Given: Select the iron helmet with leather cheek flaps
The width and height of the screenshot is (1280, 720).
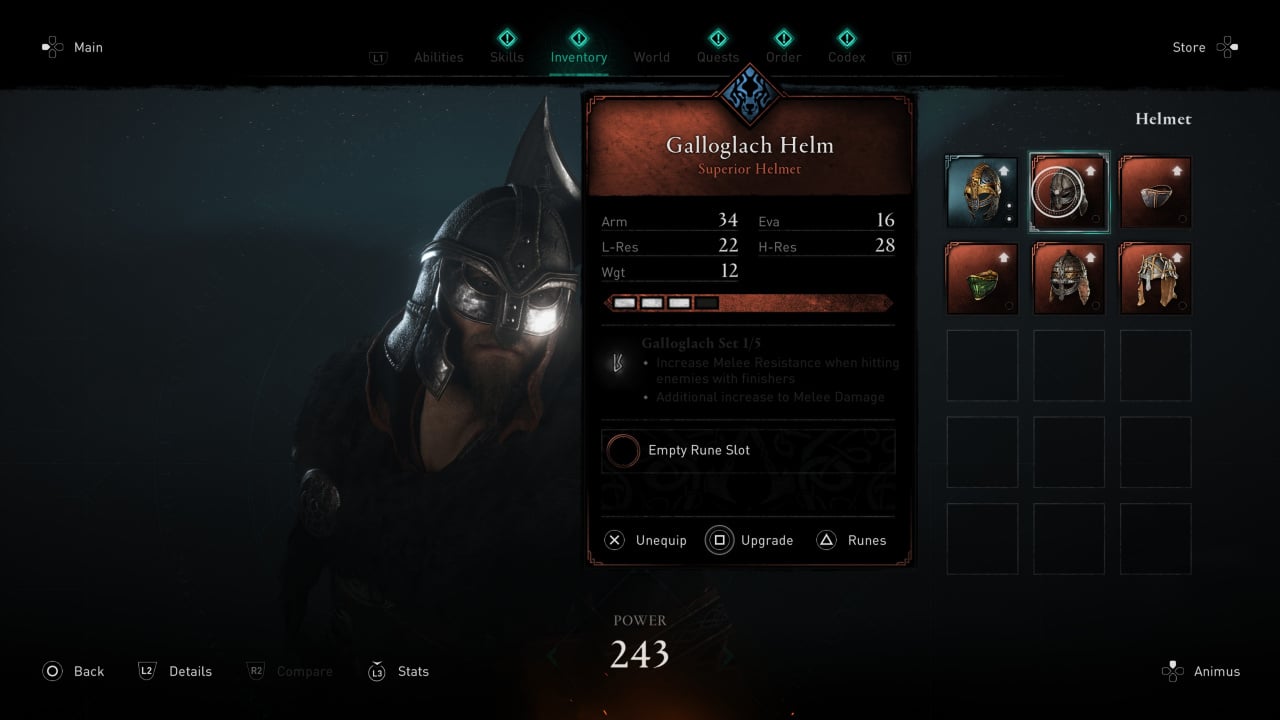Looking at the screenshot, I should (x=1069, y=279).
